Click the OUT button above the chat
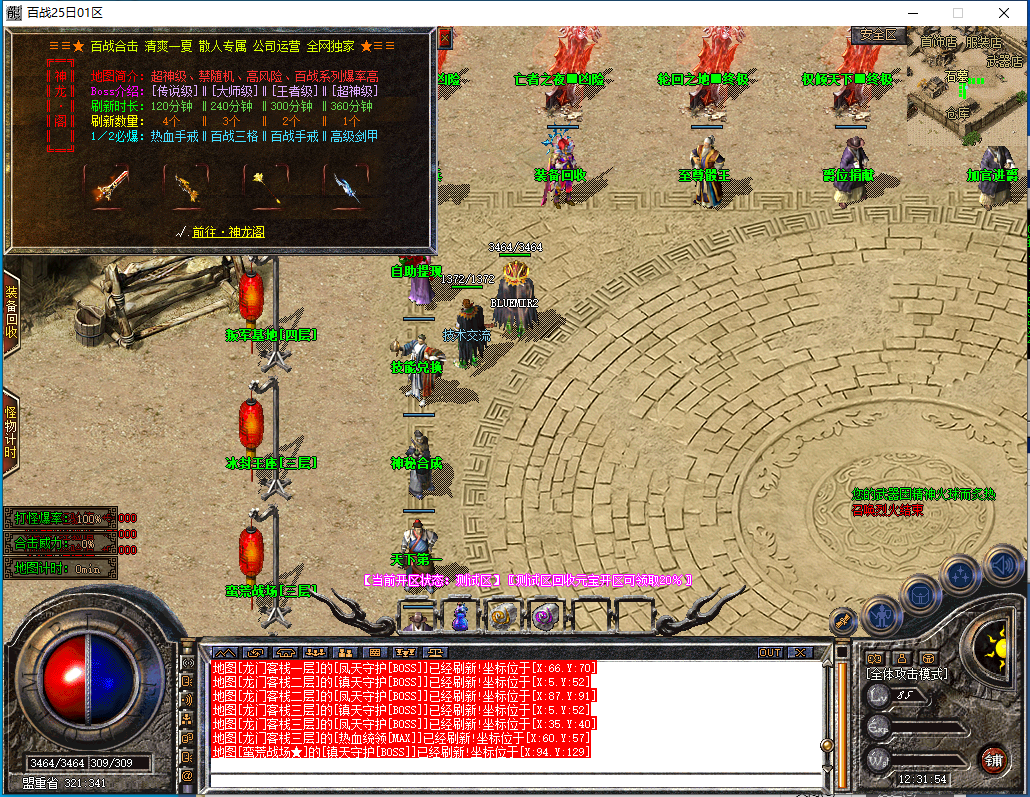1030x797 pixels. coord(770,652)
